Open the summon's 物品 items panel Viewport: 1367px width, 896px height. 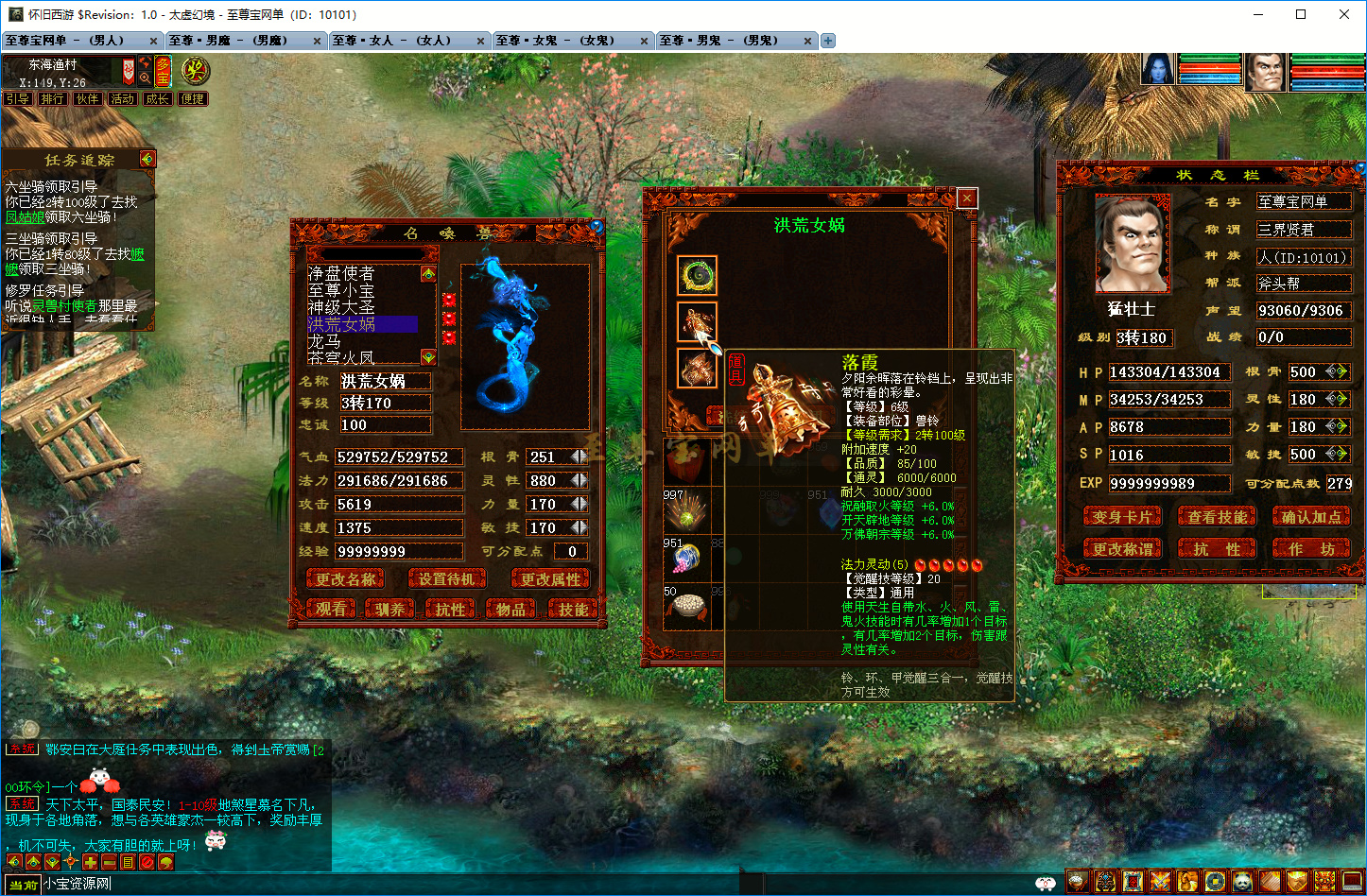(x=510, y=610)
